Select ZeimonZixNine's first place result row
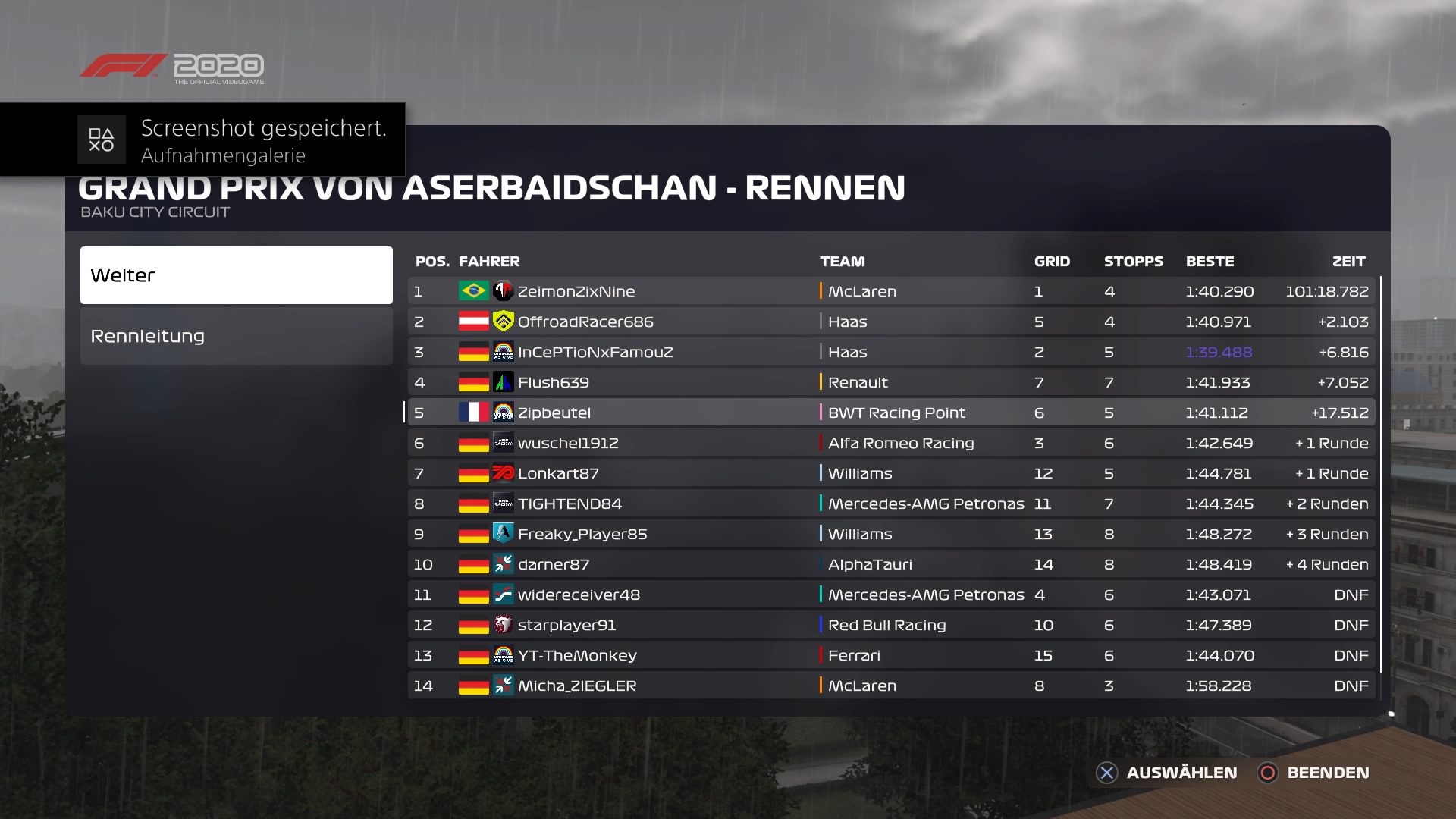This screenshot has width=1456, height=819. click(x=891, y=291)
